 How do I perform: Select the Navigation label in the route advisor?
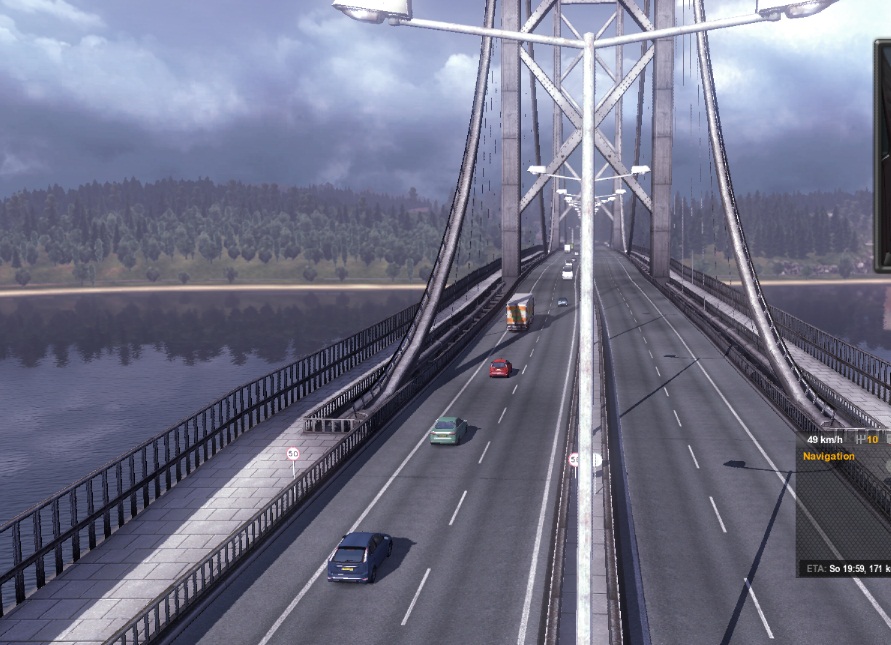[829, 457]
